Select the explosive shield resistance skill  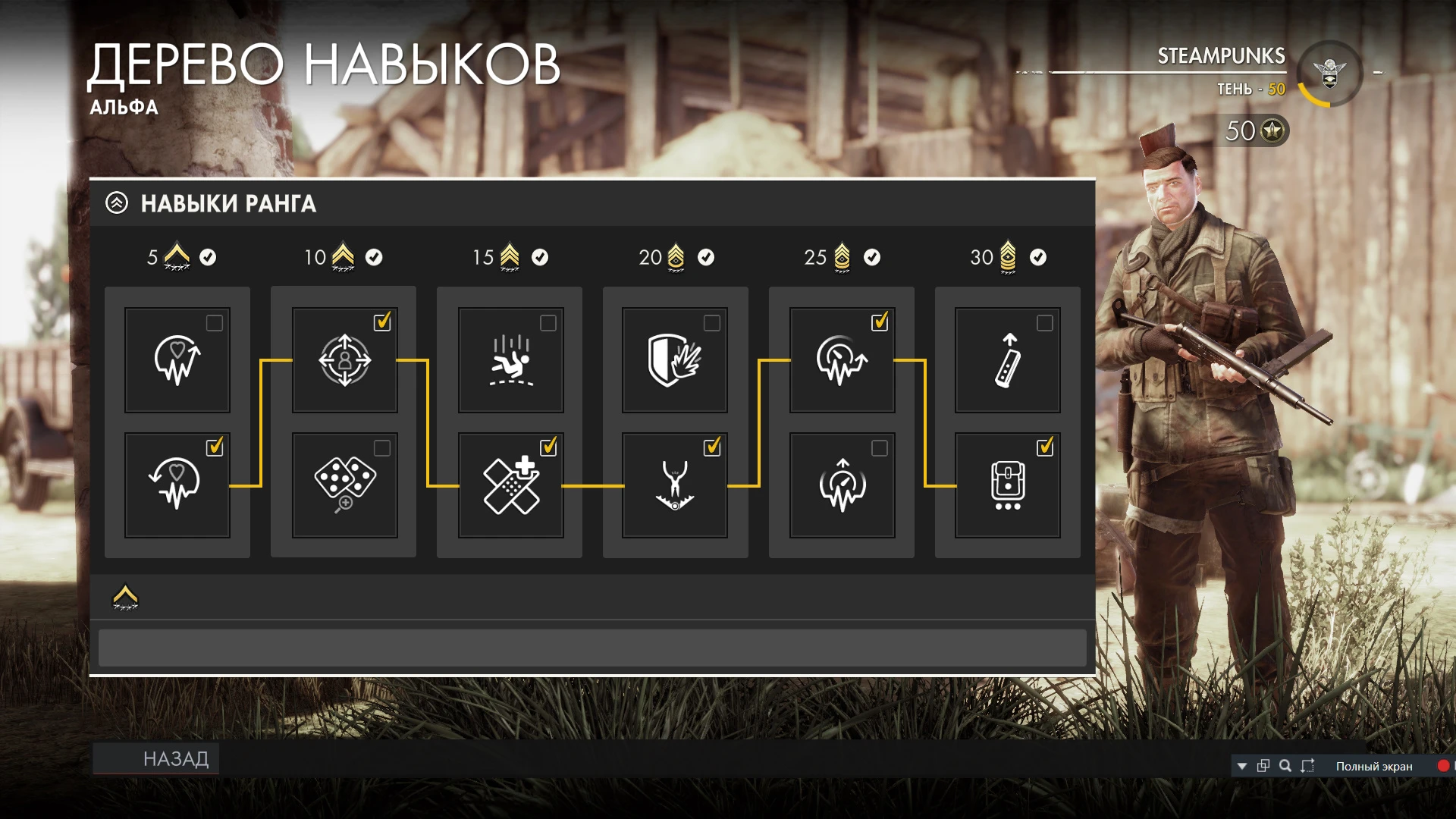675,360
